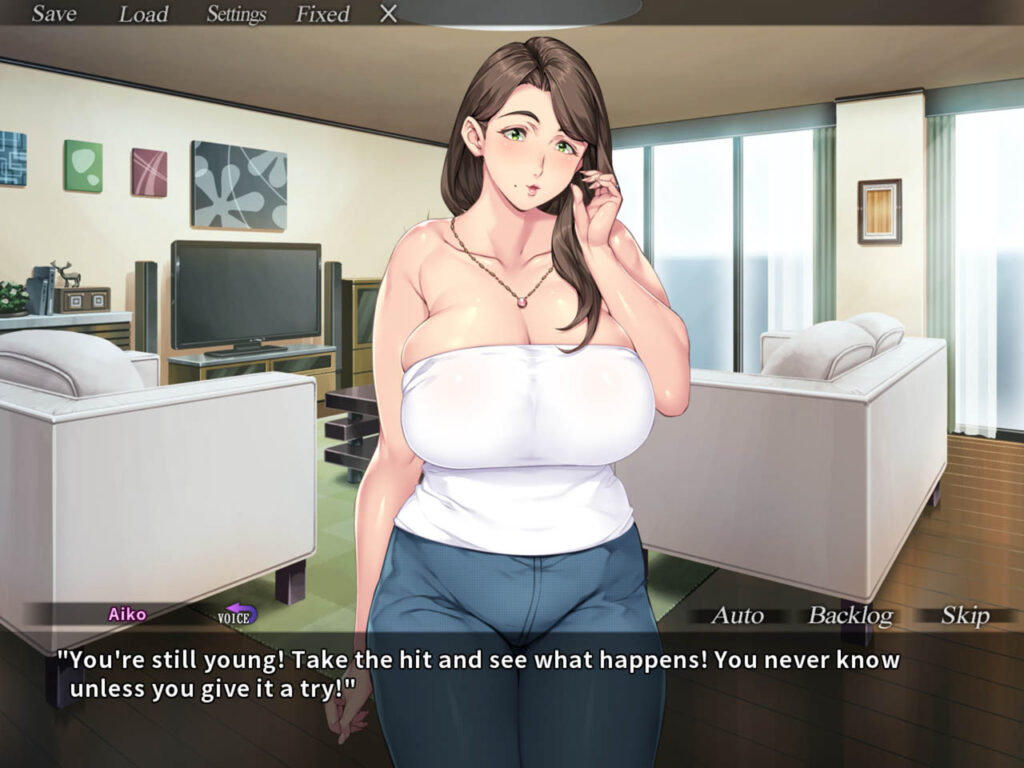Open the Save menu
Screen dimensions: 1024x768
[x=54, y=14]
